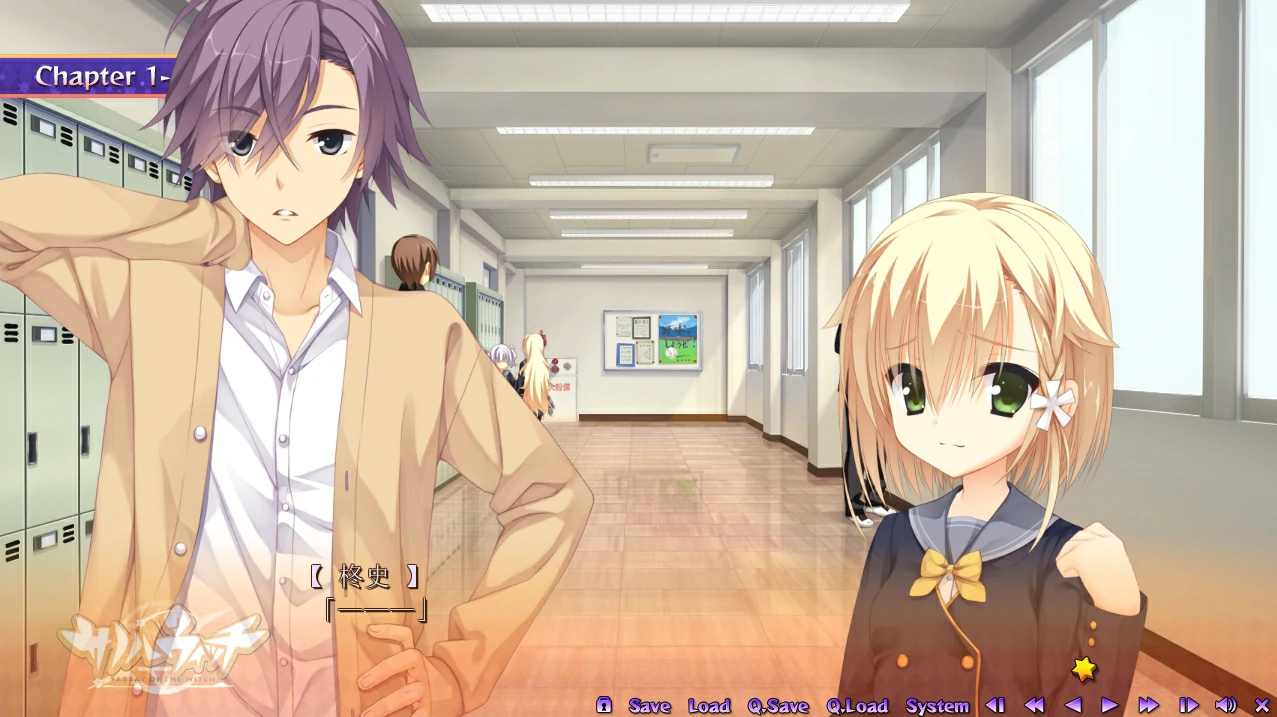The width and height of the screenshot is (1277, 717).
Task: Close the message window with the X
Action: [1261, 706]
